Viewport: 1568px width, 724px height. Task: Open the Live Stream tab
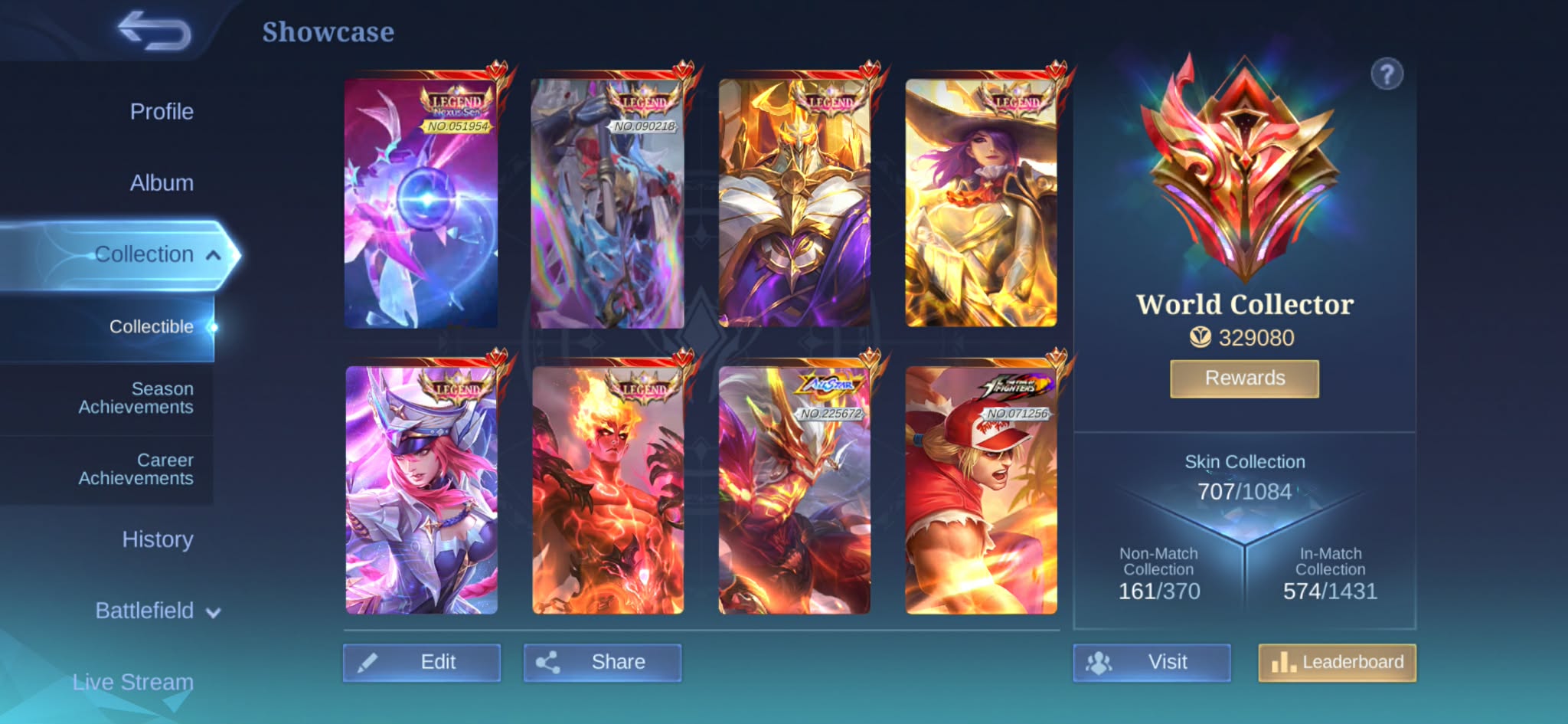(x=132, y=682)
